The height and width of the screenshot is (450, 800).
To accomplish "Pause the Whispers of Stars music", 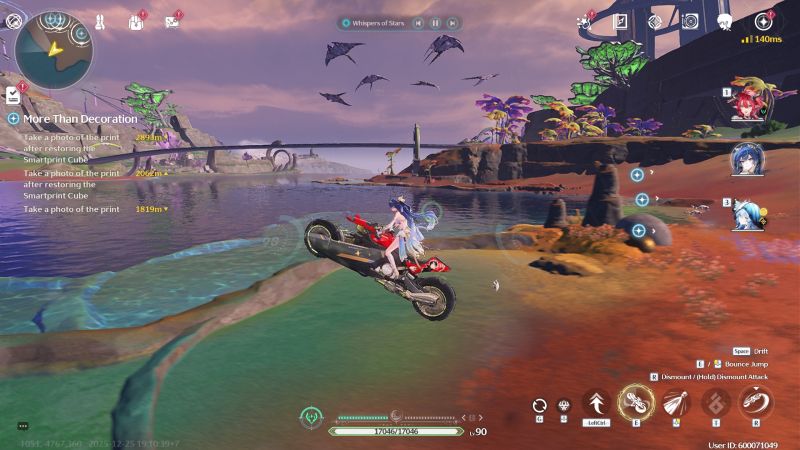I will tap(435, 22).
